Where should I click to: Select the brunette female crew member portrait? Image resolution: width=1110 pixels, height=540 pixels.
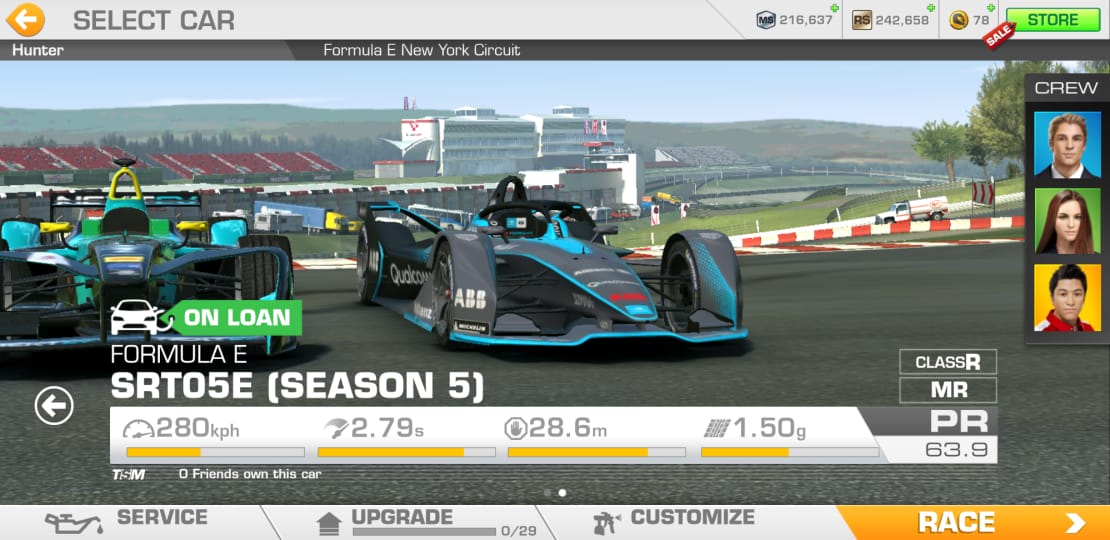click(1066, 221)
